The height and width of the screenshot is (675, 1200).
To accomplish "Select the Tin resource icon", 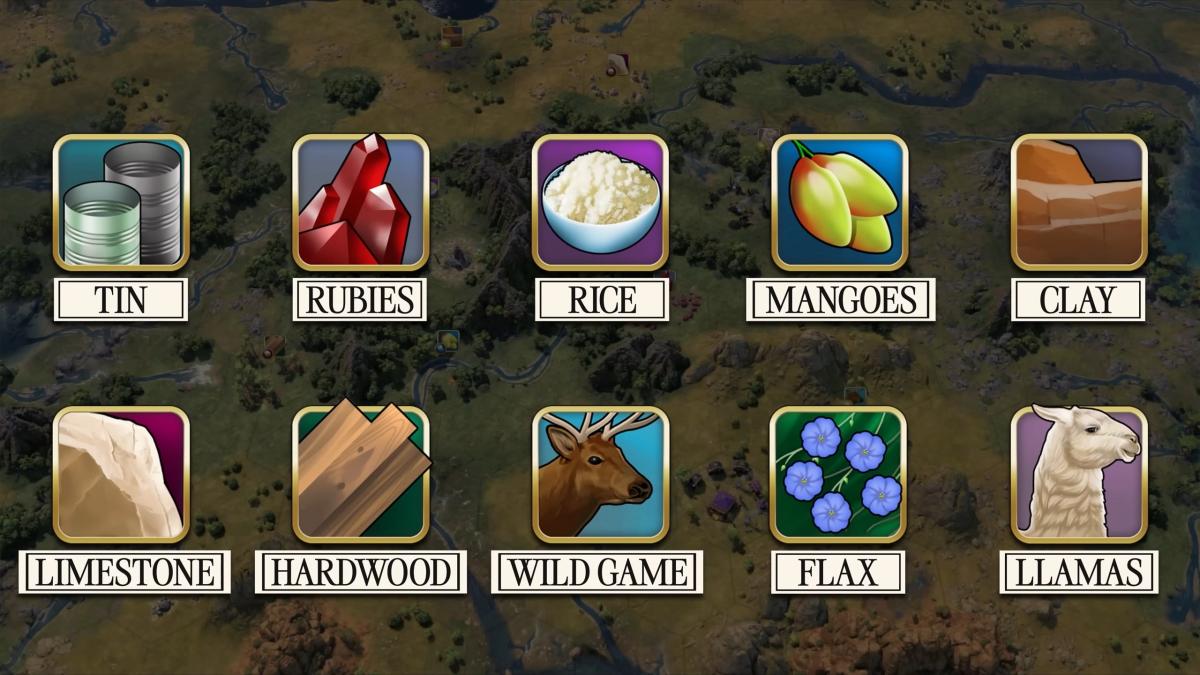I will (120, 203).
